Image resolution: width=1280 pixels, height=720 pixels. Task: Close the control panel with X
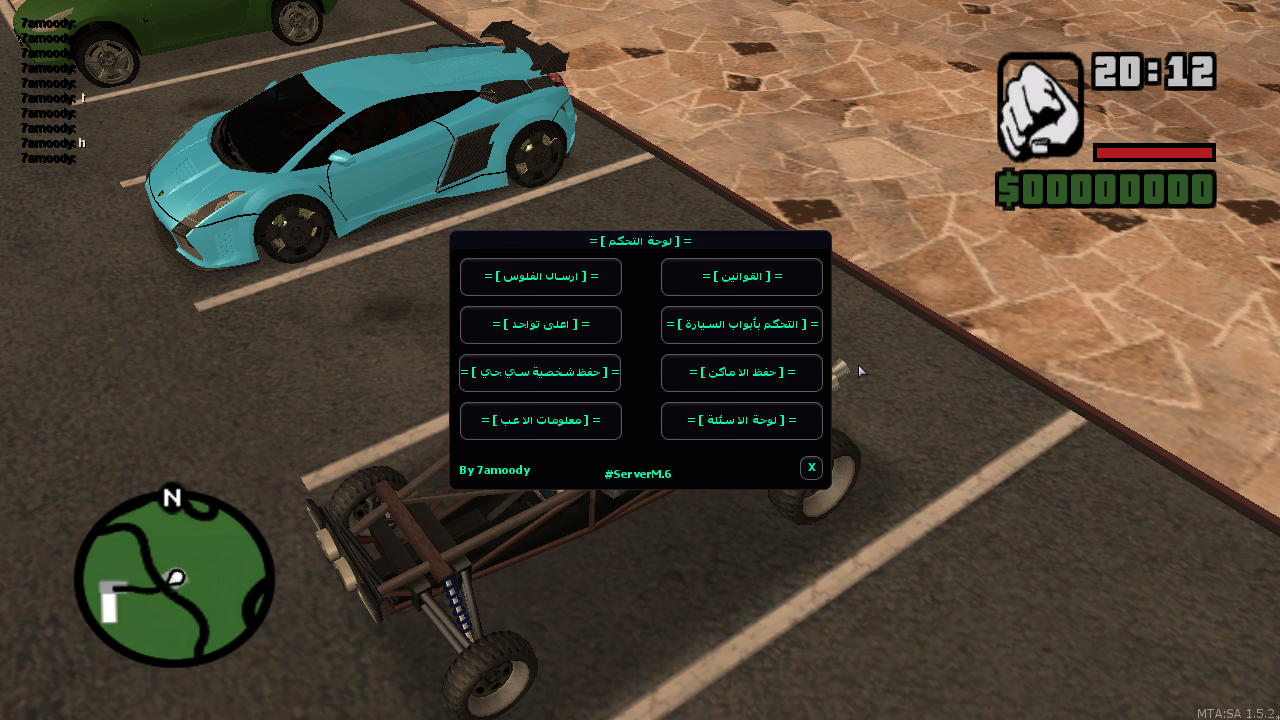[x=811, y=468]
